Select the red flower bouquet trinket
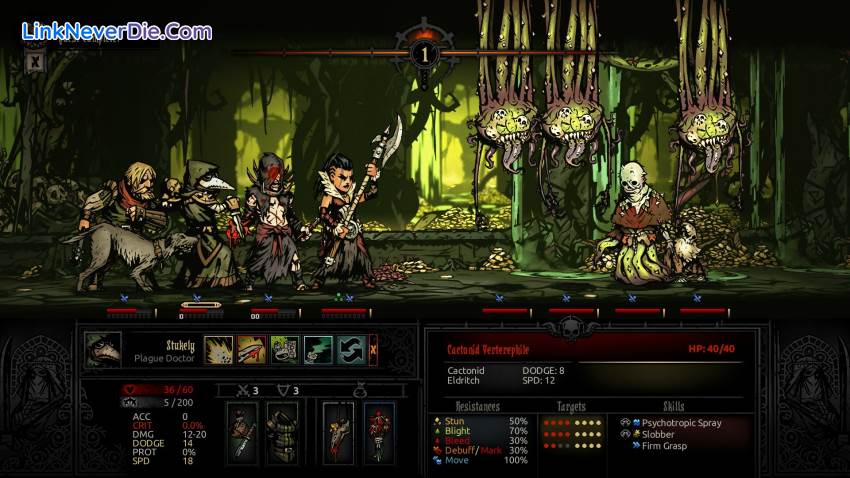Viewport: 850px width, 478px height. 378,432
